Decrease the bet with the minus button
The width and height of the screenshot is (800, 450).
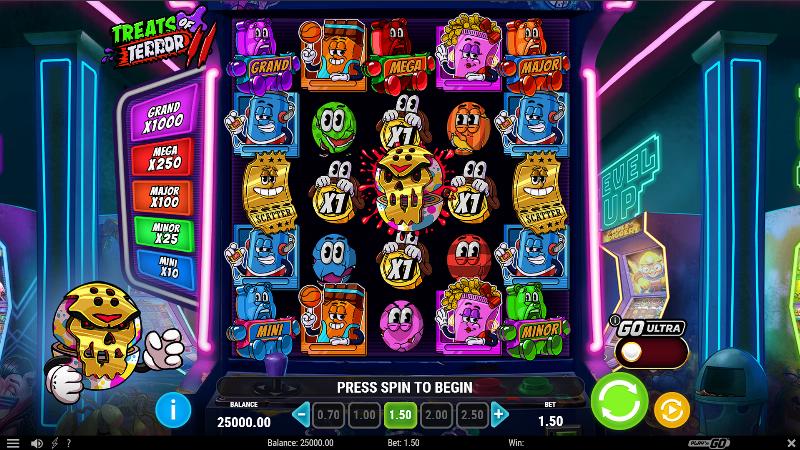click(x=302, y=414)
